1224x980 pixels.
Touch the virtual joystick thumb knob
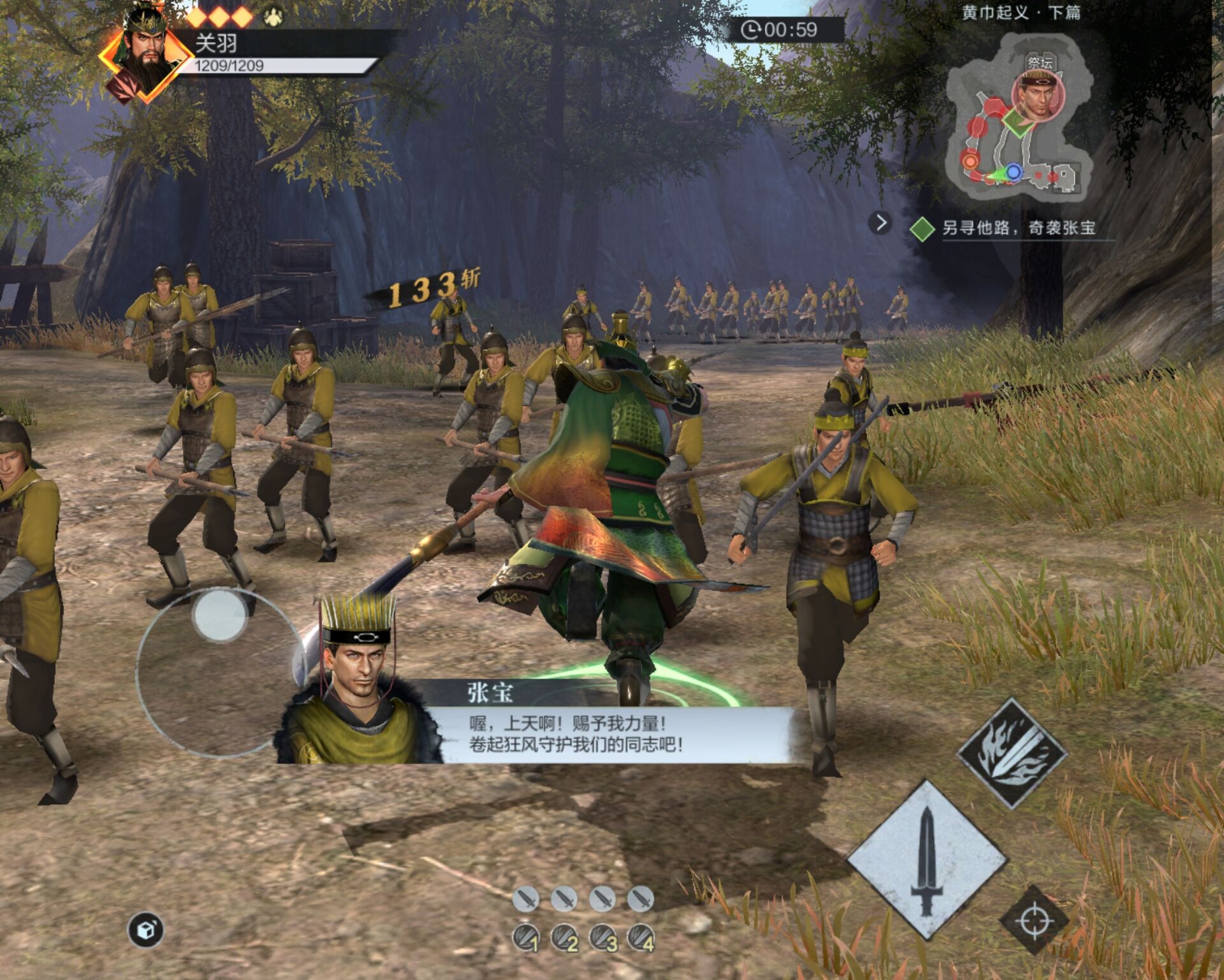coord(220,615)
